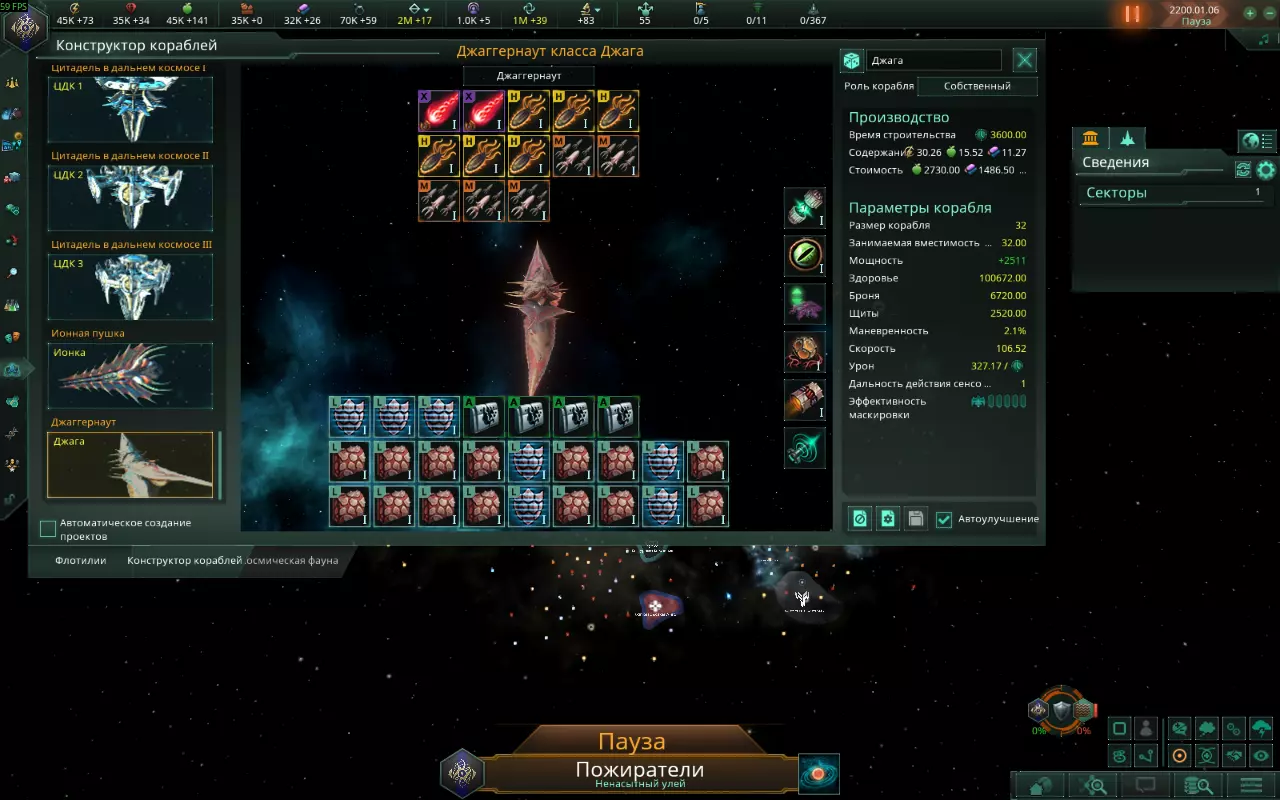This screenshot has height=800, width=1280.
Task: Click the ship name field reading Джага
Action: coord(933,61)
